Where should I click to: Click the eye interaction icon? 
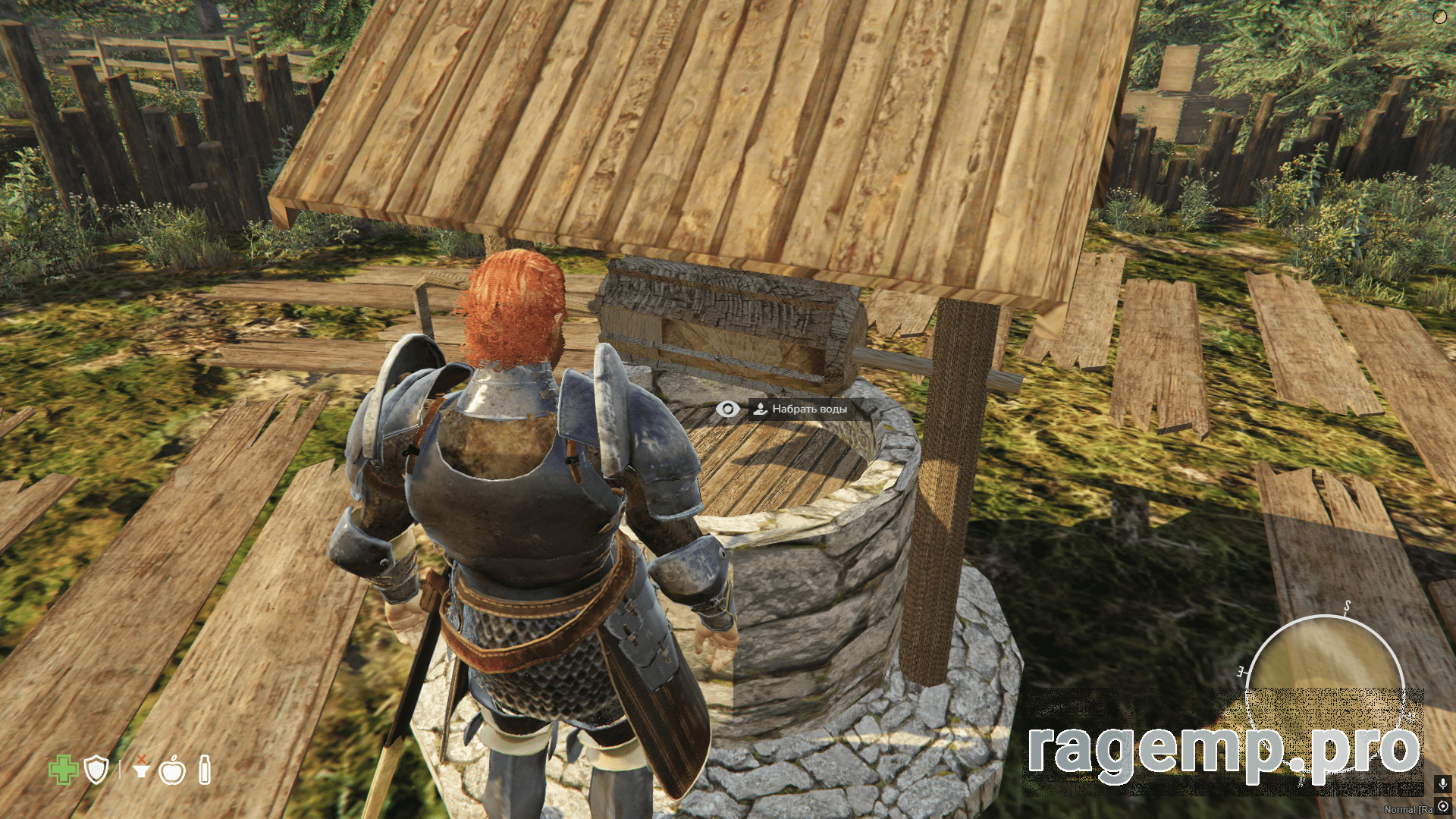point(727,409)
